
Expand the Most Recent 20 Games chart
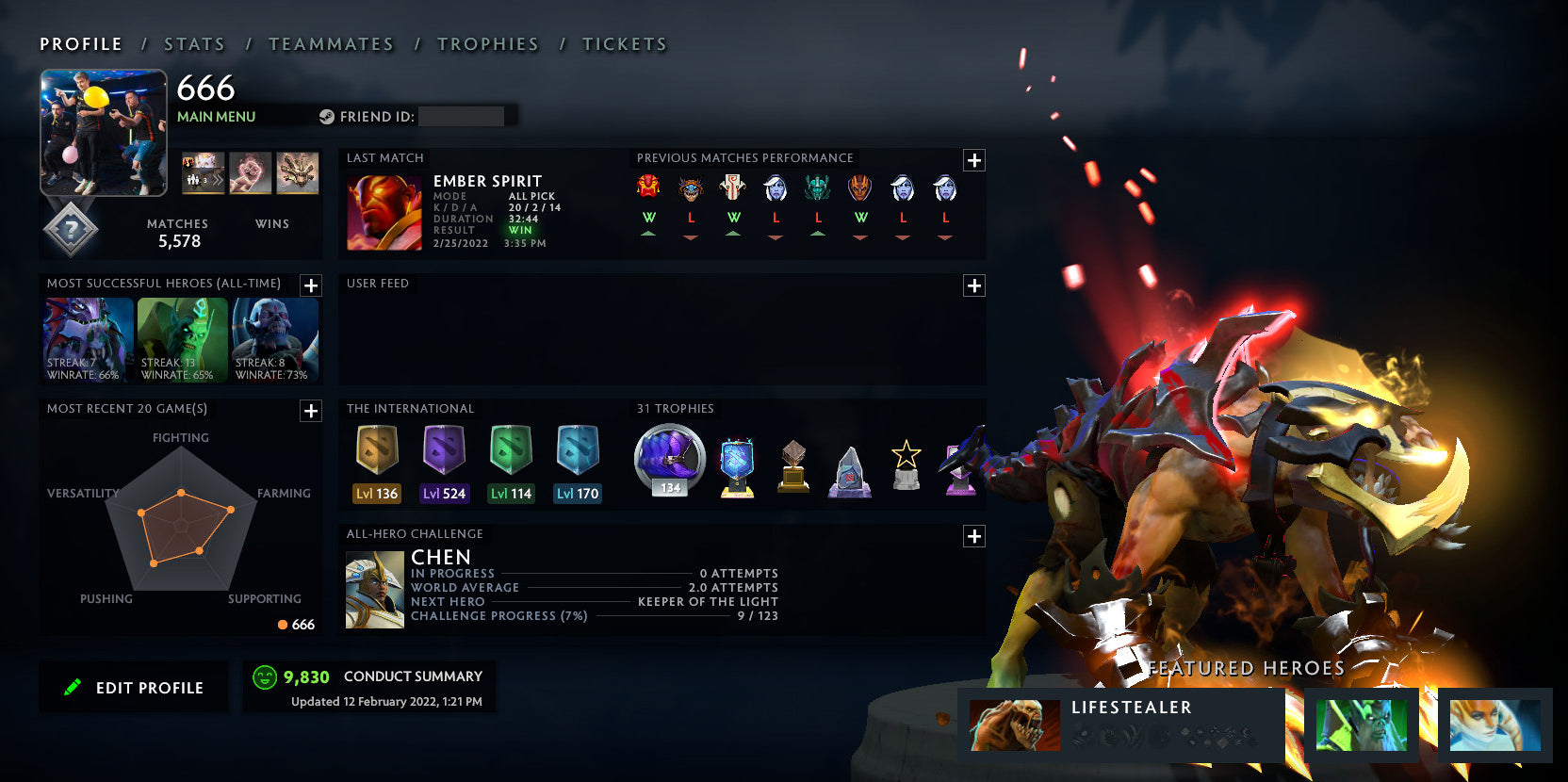[x=311, y=411]
